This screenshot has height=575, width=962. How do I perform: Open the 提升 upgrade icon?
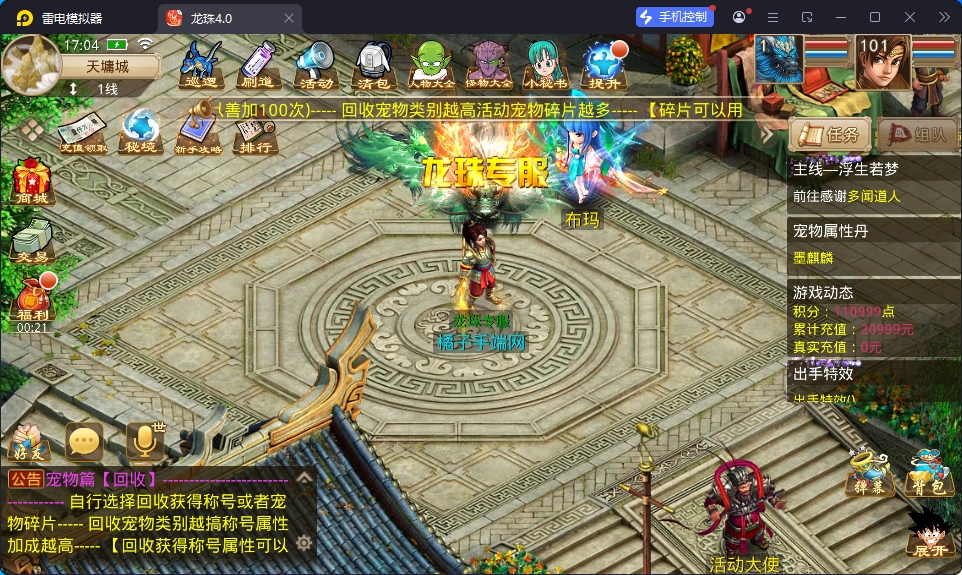(606, 66)
